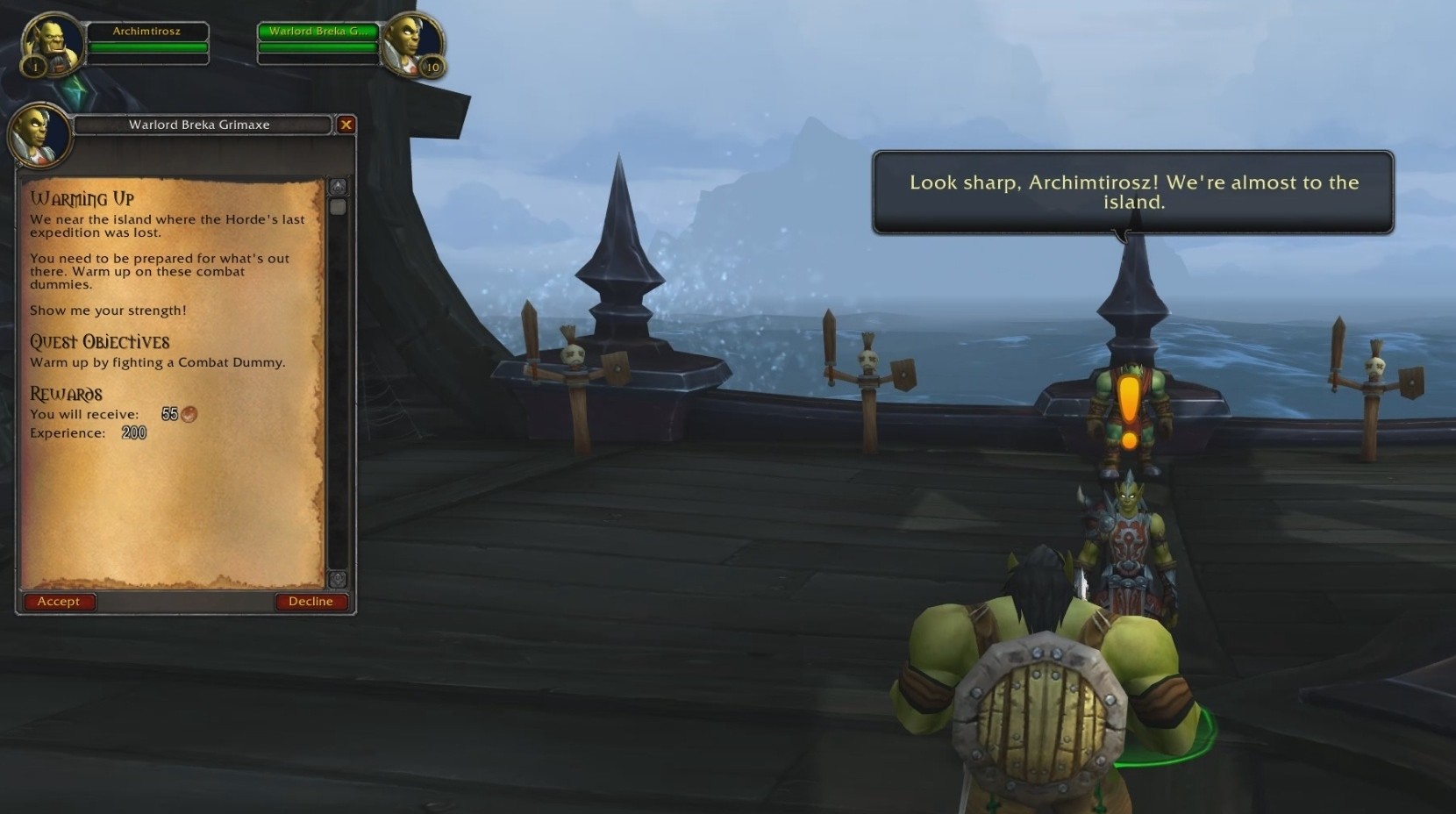
Task: Close the Warlord Breka Grimaxe quest window
Action: click(x=346, y=125)
